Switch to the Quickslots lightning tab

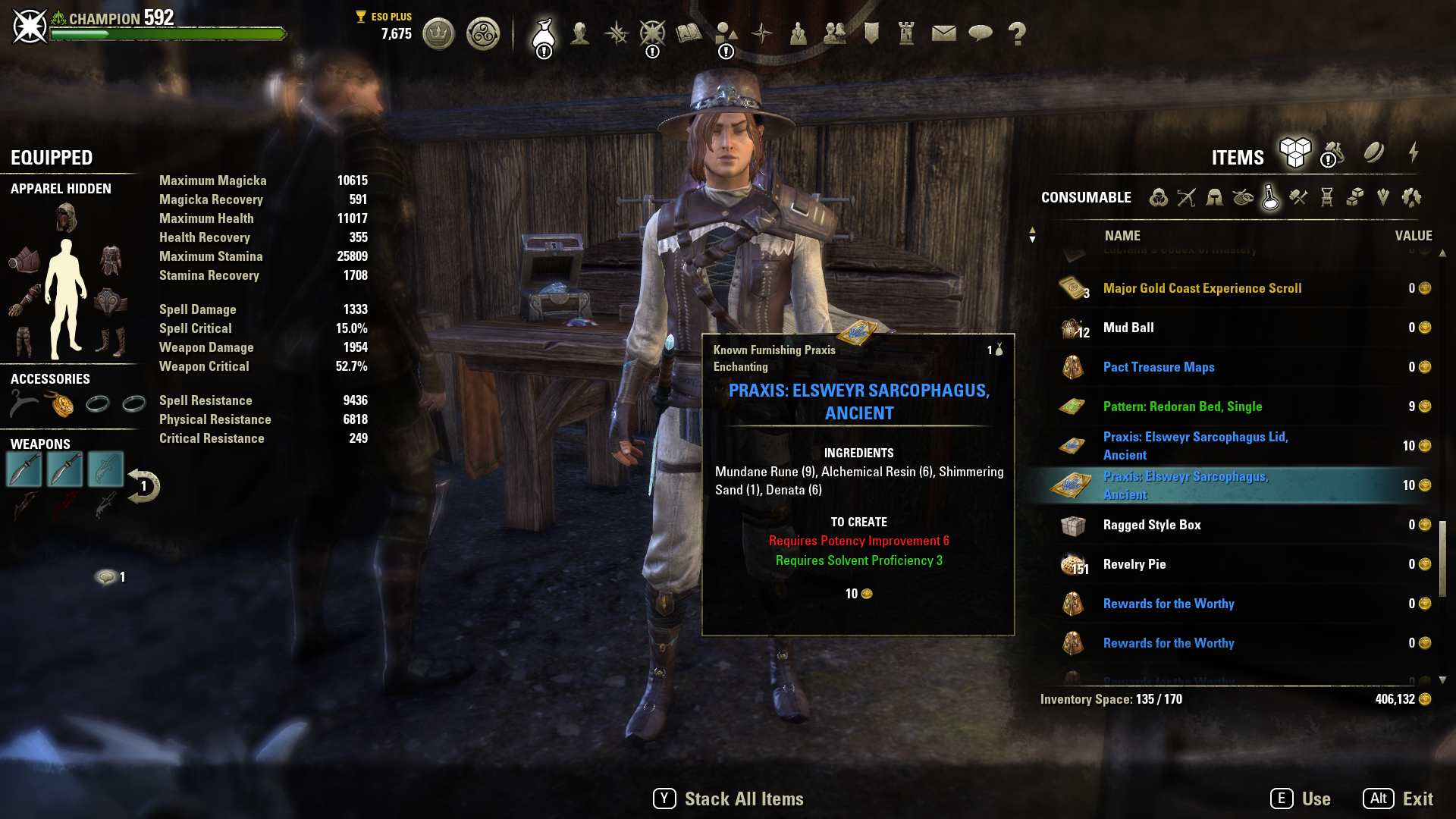tap(1414, 154)
